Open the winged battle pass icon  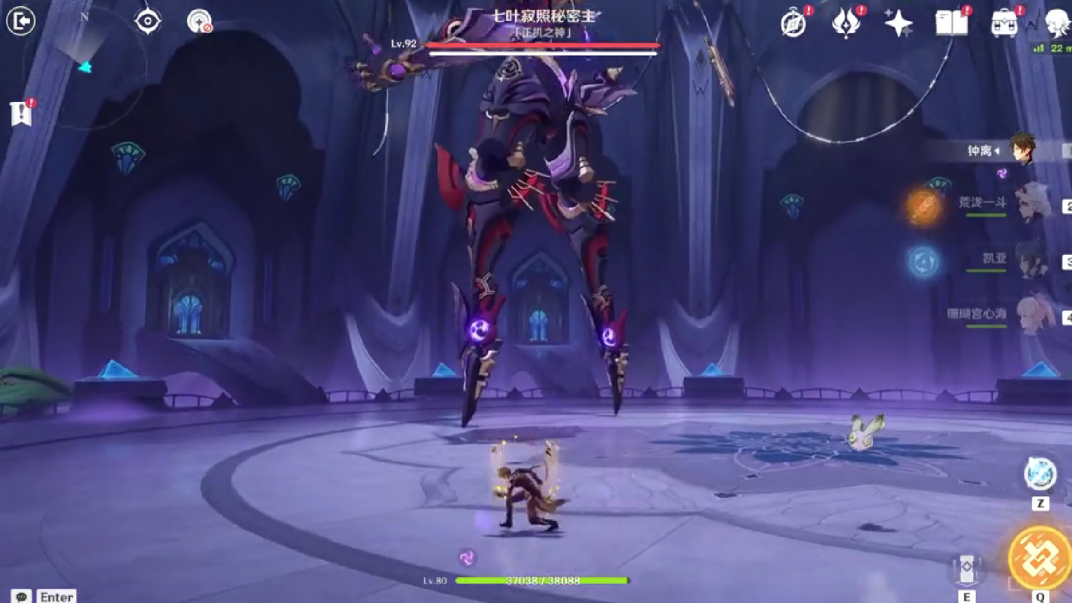tap(846, 23)
